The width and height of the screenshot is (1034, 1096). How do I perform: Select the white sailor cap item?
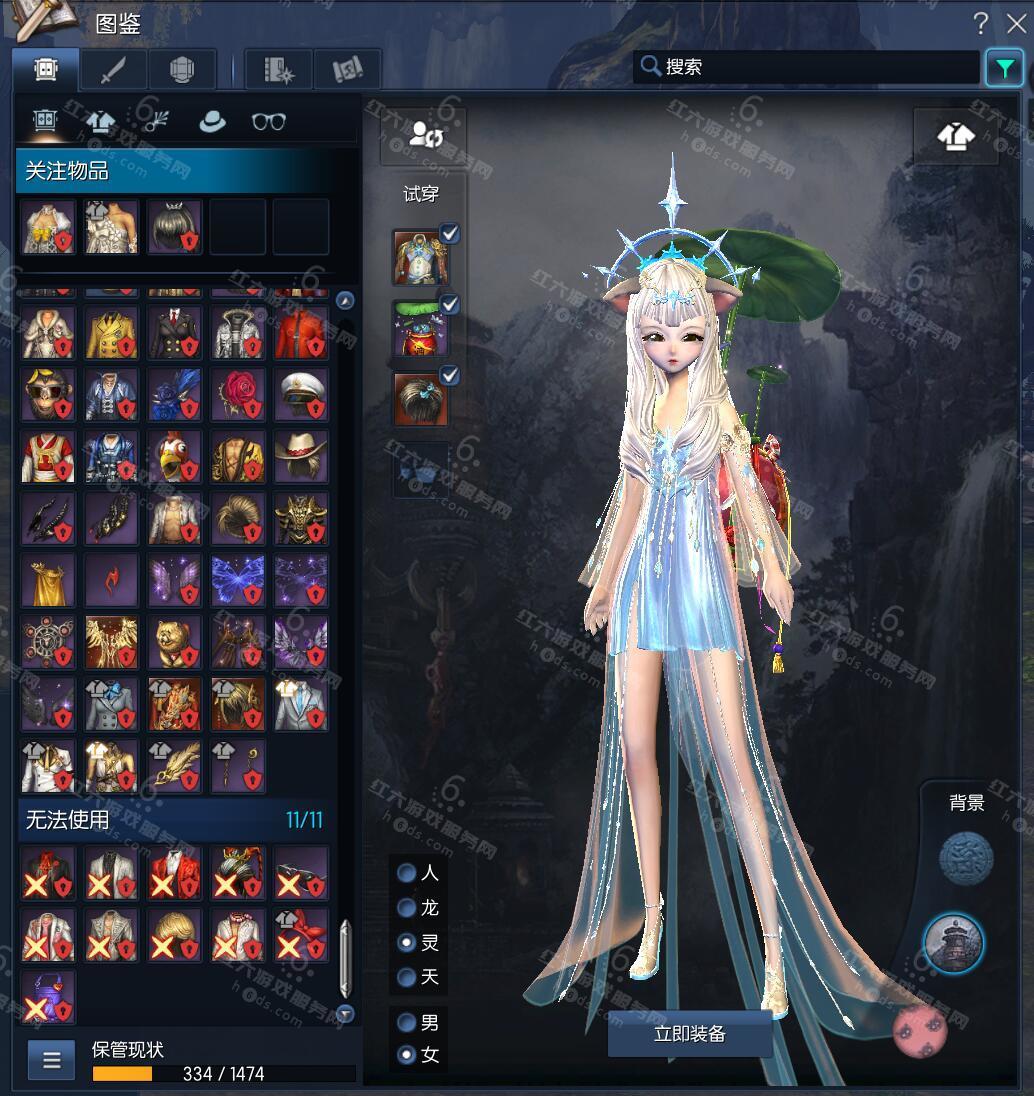tap(301, 394)
